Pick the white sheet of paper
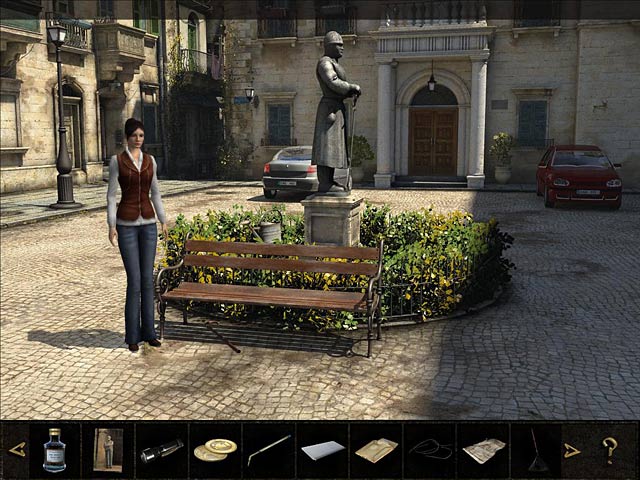 click(322, 451)
